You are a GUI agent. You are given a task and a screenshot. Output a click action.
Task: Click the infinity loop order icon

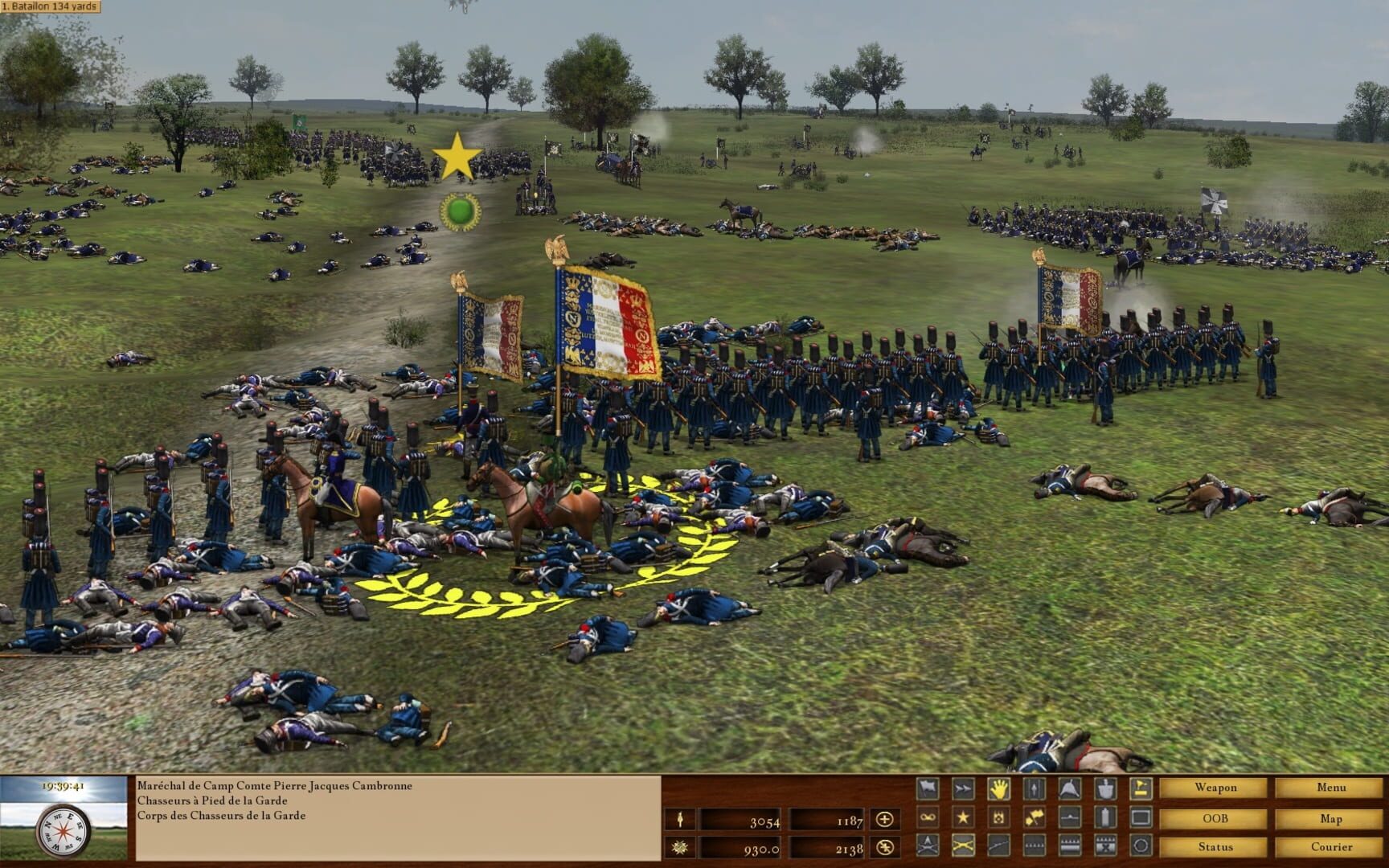tap(927, 817)
